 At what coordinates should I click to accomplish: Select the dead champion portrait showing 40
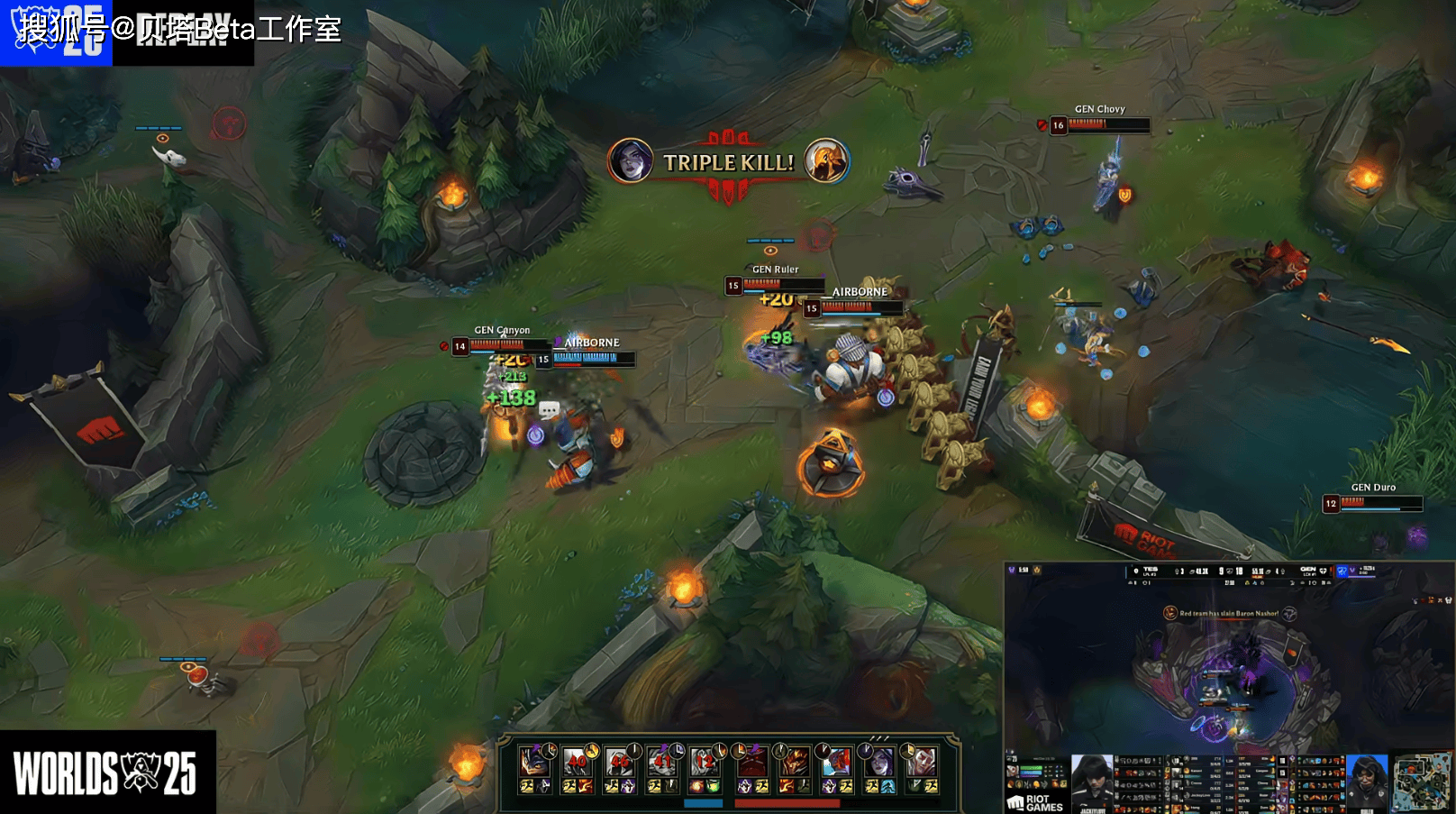tap(577, 763)
